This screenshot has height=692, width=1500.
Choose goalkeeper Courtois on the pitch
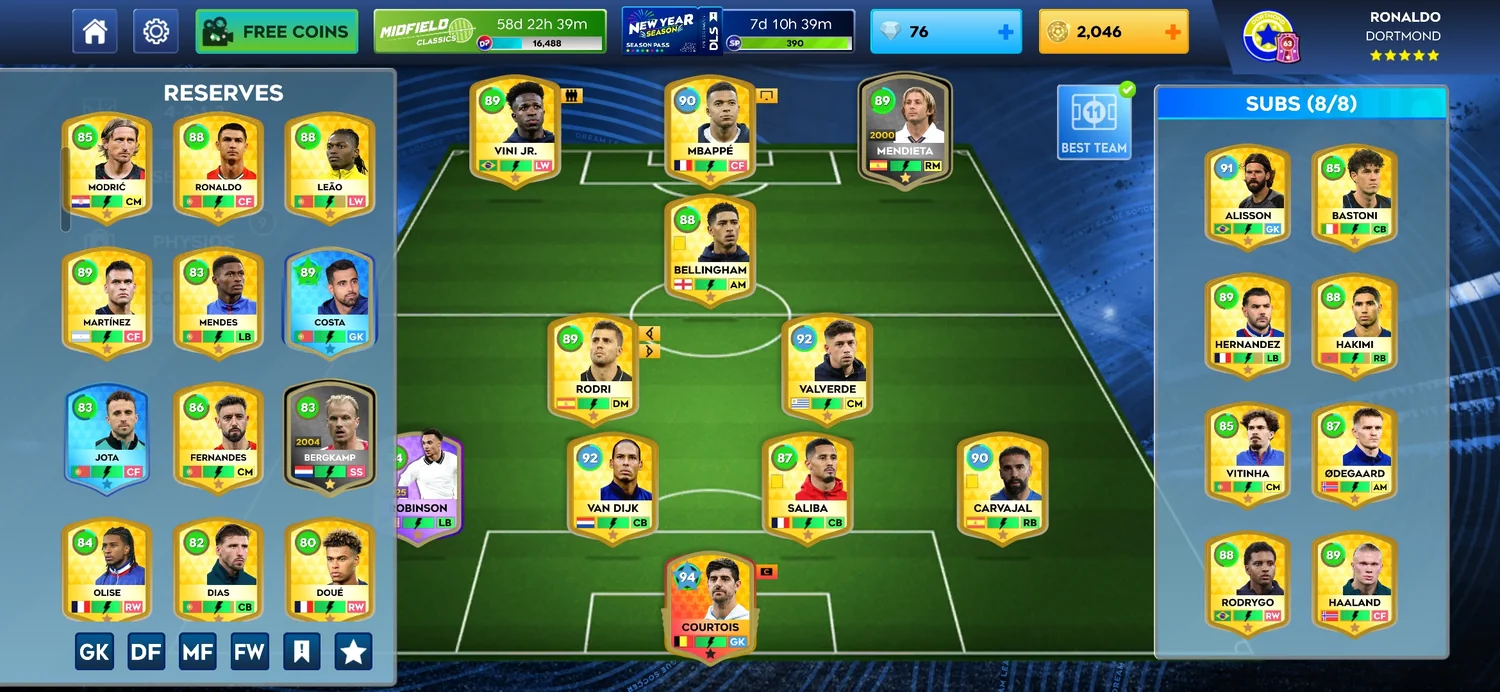pos(710,607)
